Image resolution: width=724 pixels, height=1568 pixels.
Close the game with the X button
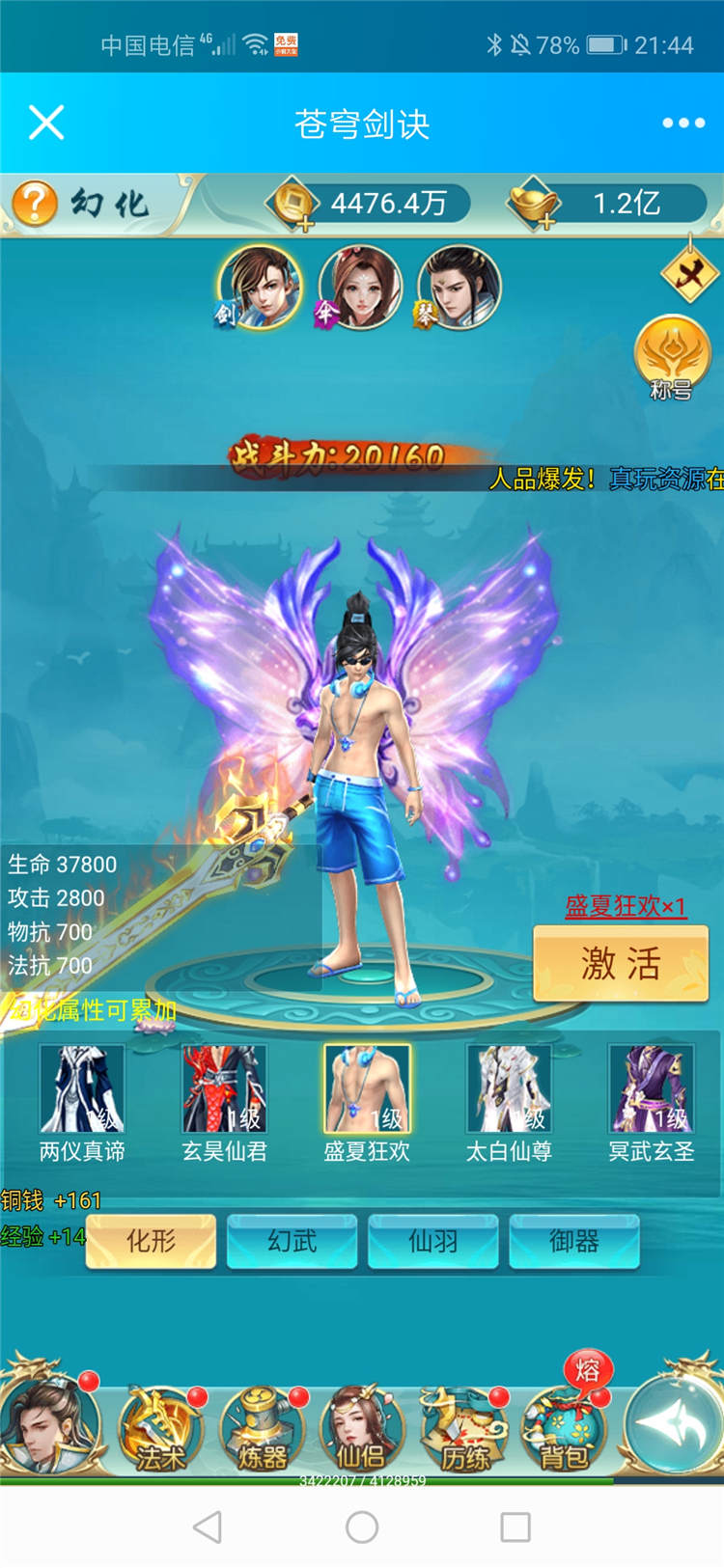tap(46, 124)
